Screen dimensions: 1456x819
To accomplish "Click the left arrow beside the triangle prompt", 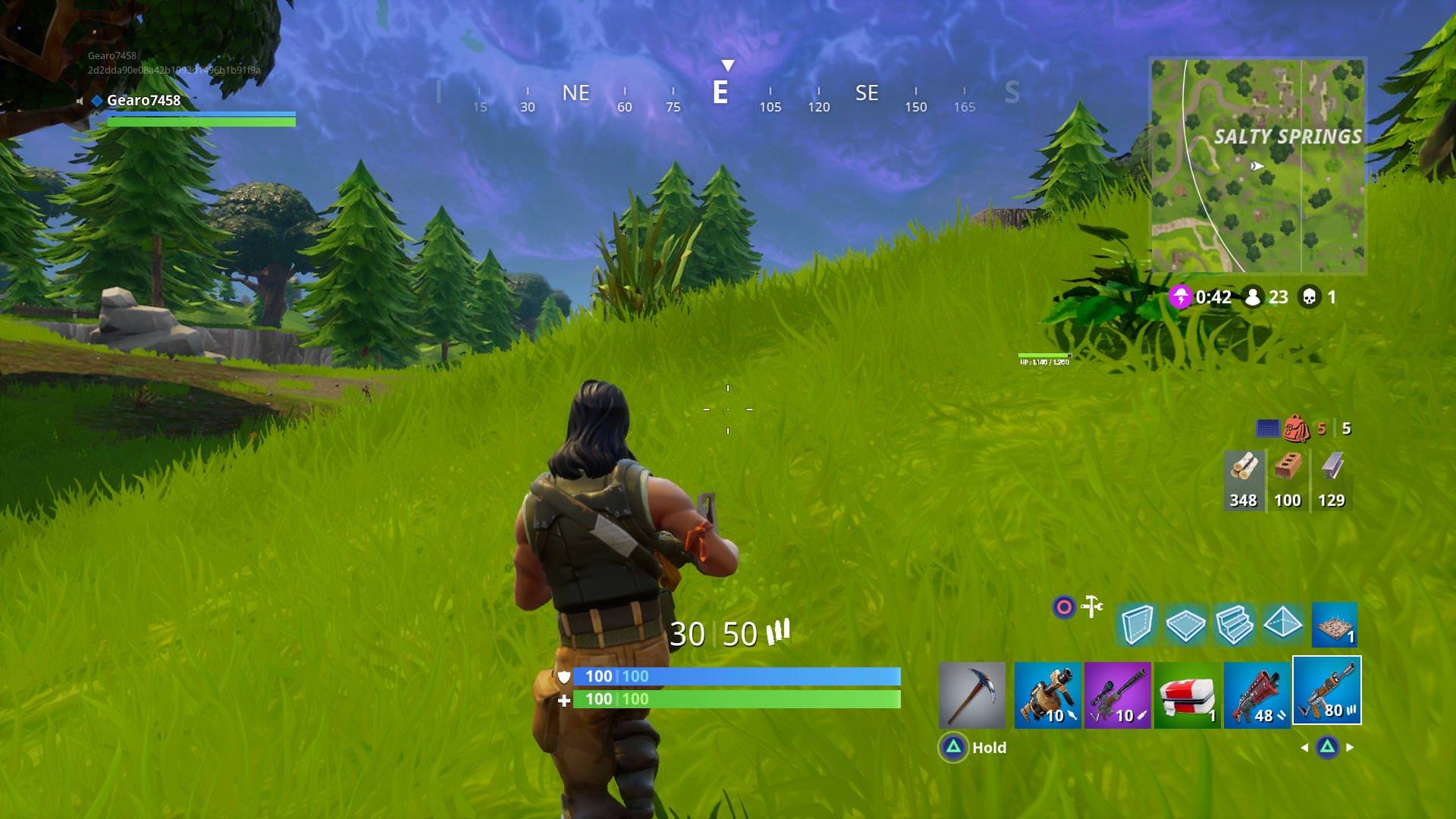I will pyautogui.click(x=1304, y=747).
